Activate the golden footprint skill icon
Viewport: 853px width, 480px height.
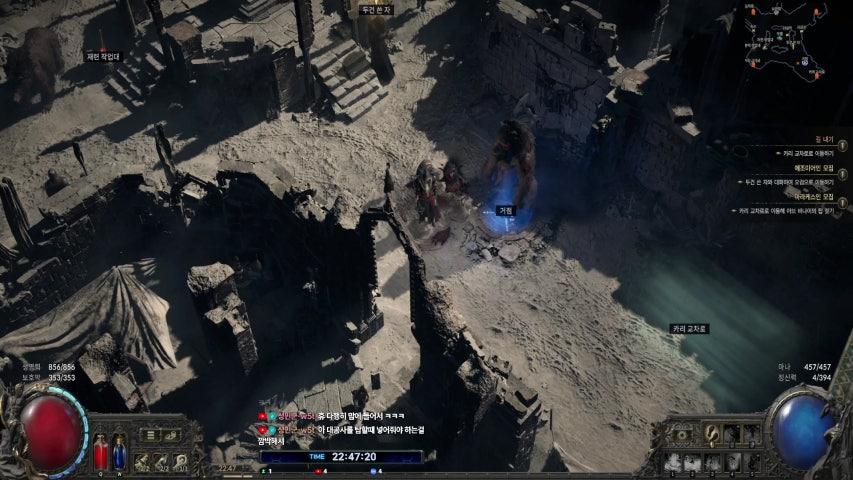tap(713, 434)
